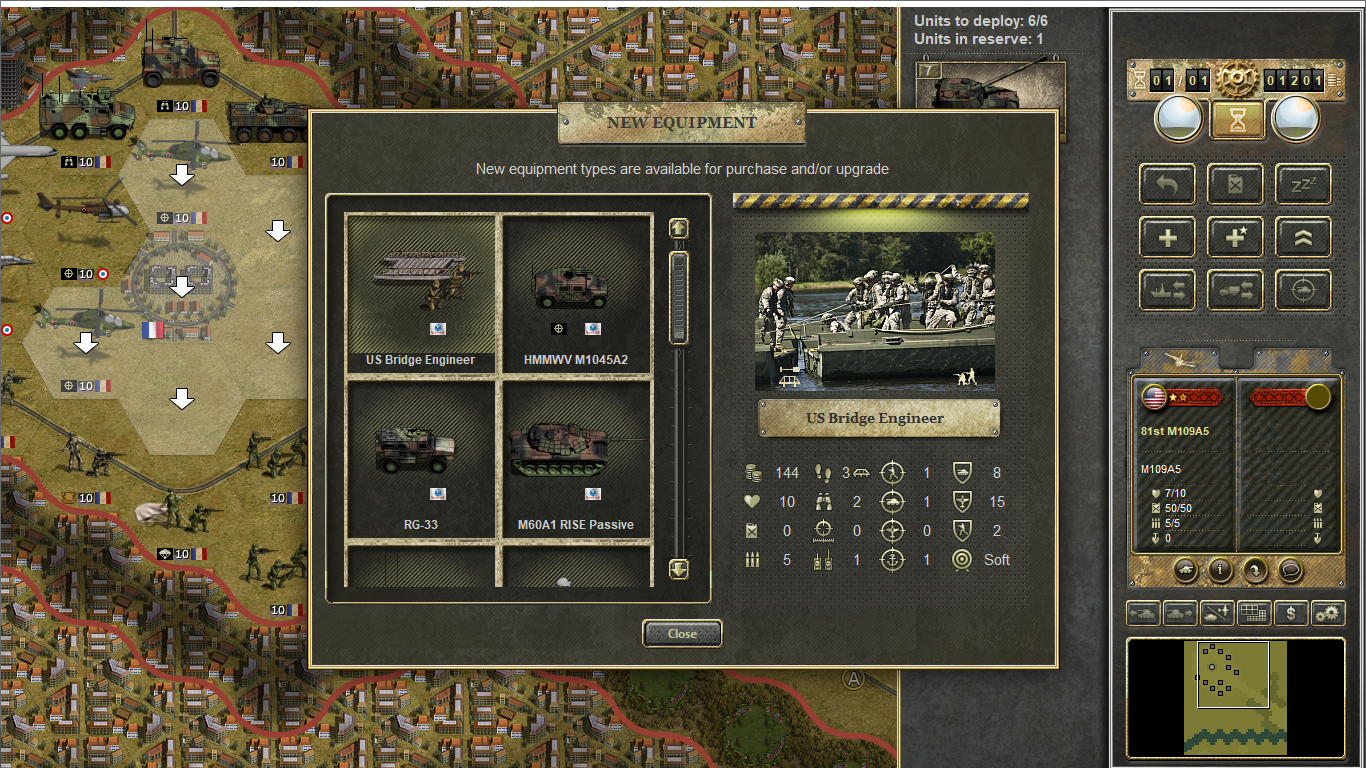Open game options with the gears button
This screenshot has height=768, width=1366.
(1328, 613)
